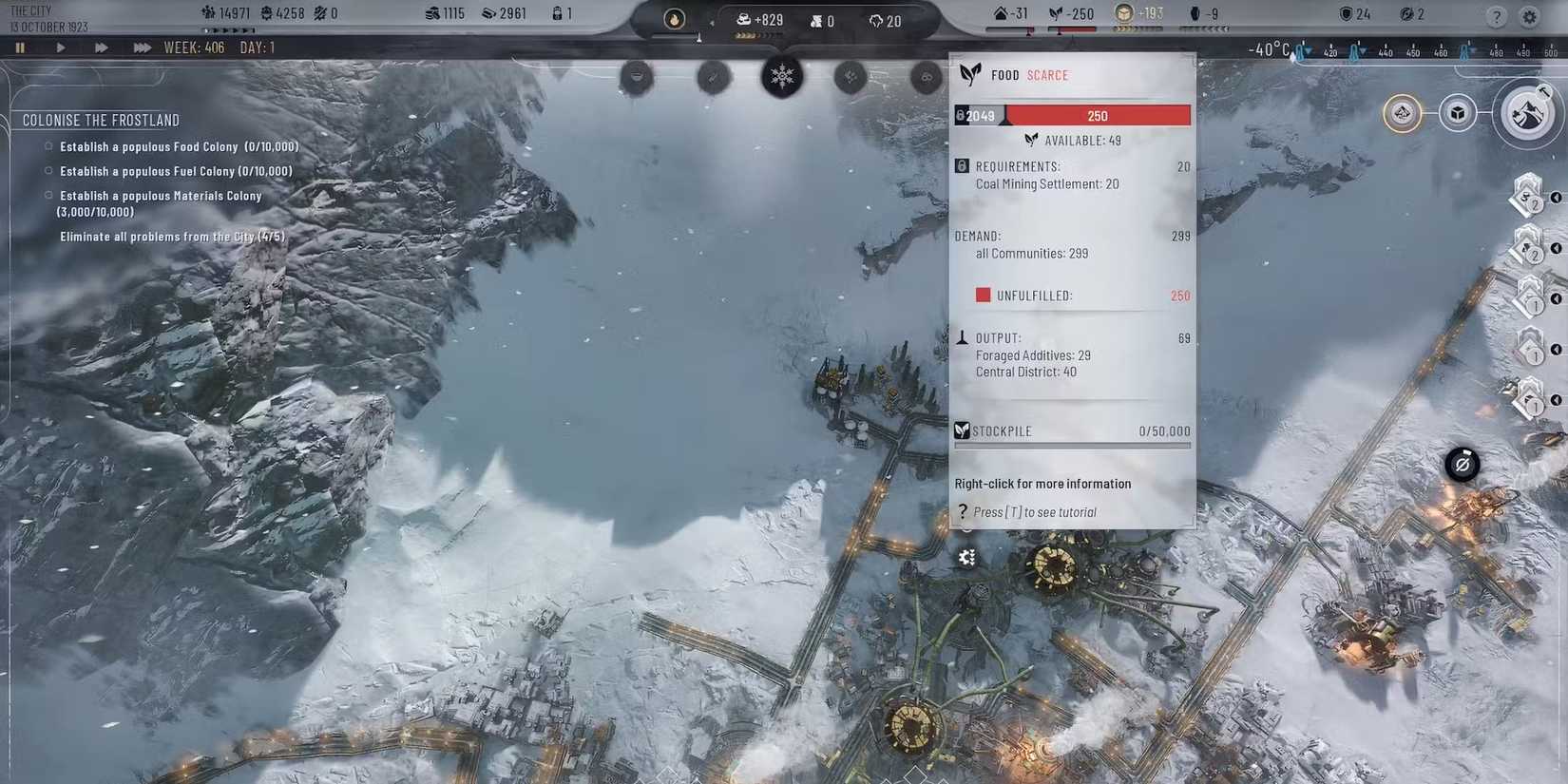Toggle the Establish a populous Materials Colony objective circle

click(48, 195)
